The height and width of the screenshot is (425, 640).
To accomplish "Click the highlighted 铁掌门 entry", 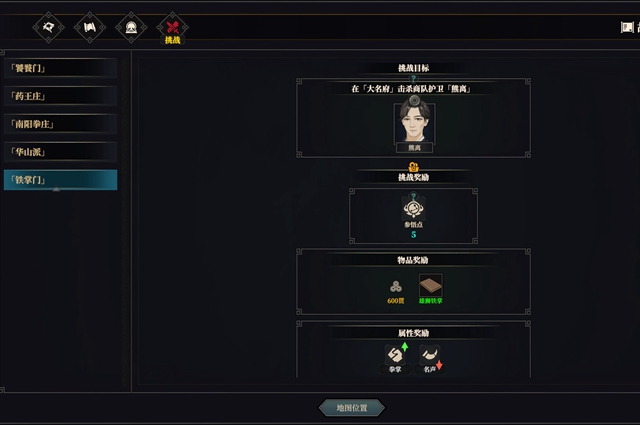I will click(x=59, y=180).
